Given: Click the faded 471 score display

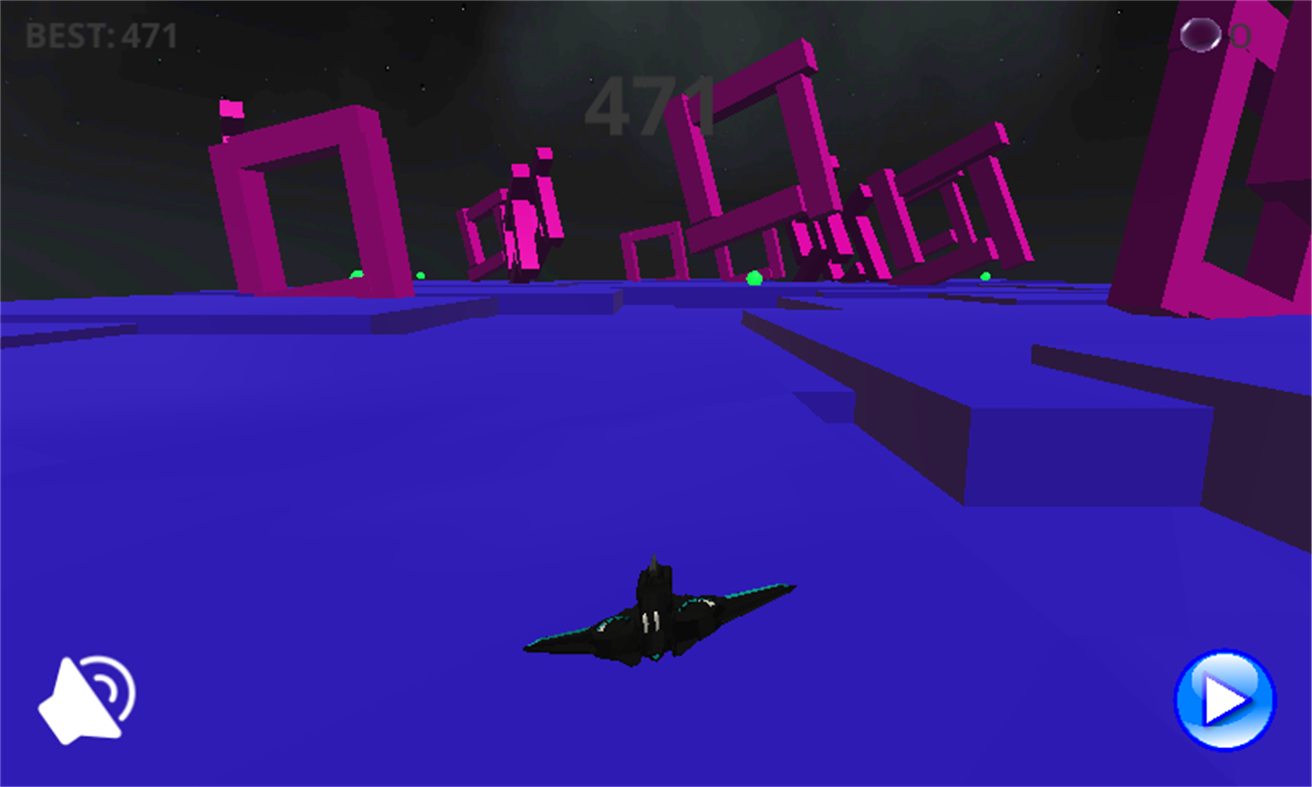Looking at the screenshot, I should click(x=652, y=106).
